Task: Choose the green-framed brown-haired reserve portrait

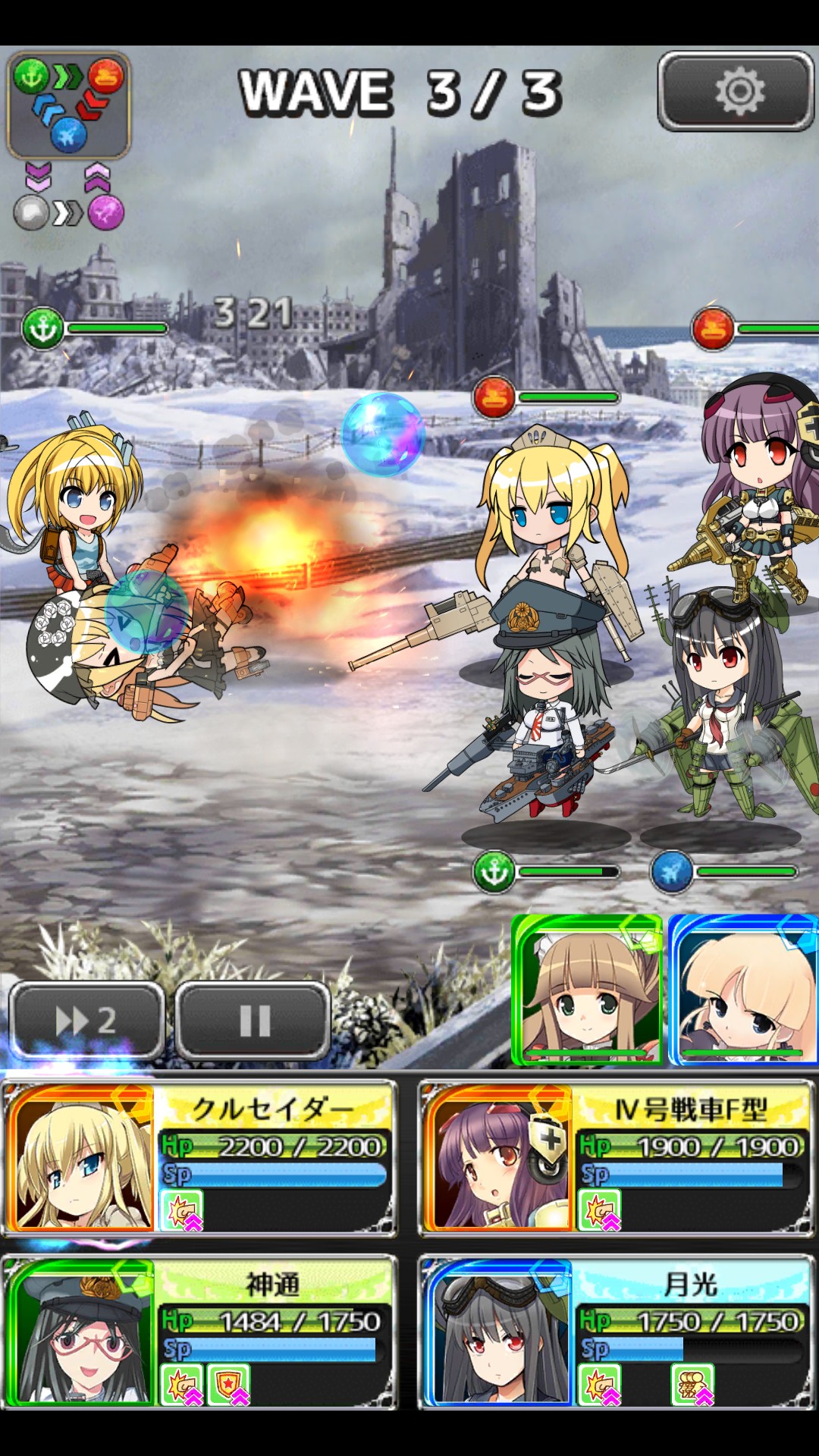Action: [x=587, y=990]
